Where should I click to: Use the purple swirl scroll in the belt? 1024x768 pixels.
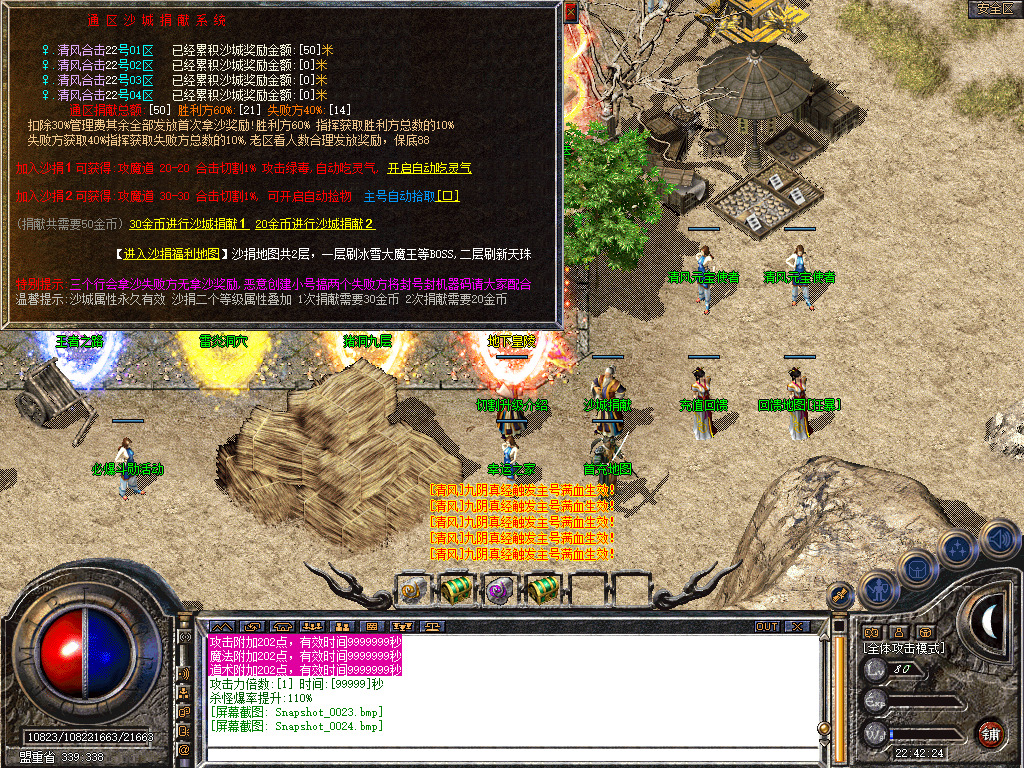click(498, 590)
